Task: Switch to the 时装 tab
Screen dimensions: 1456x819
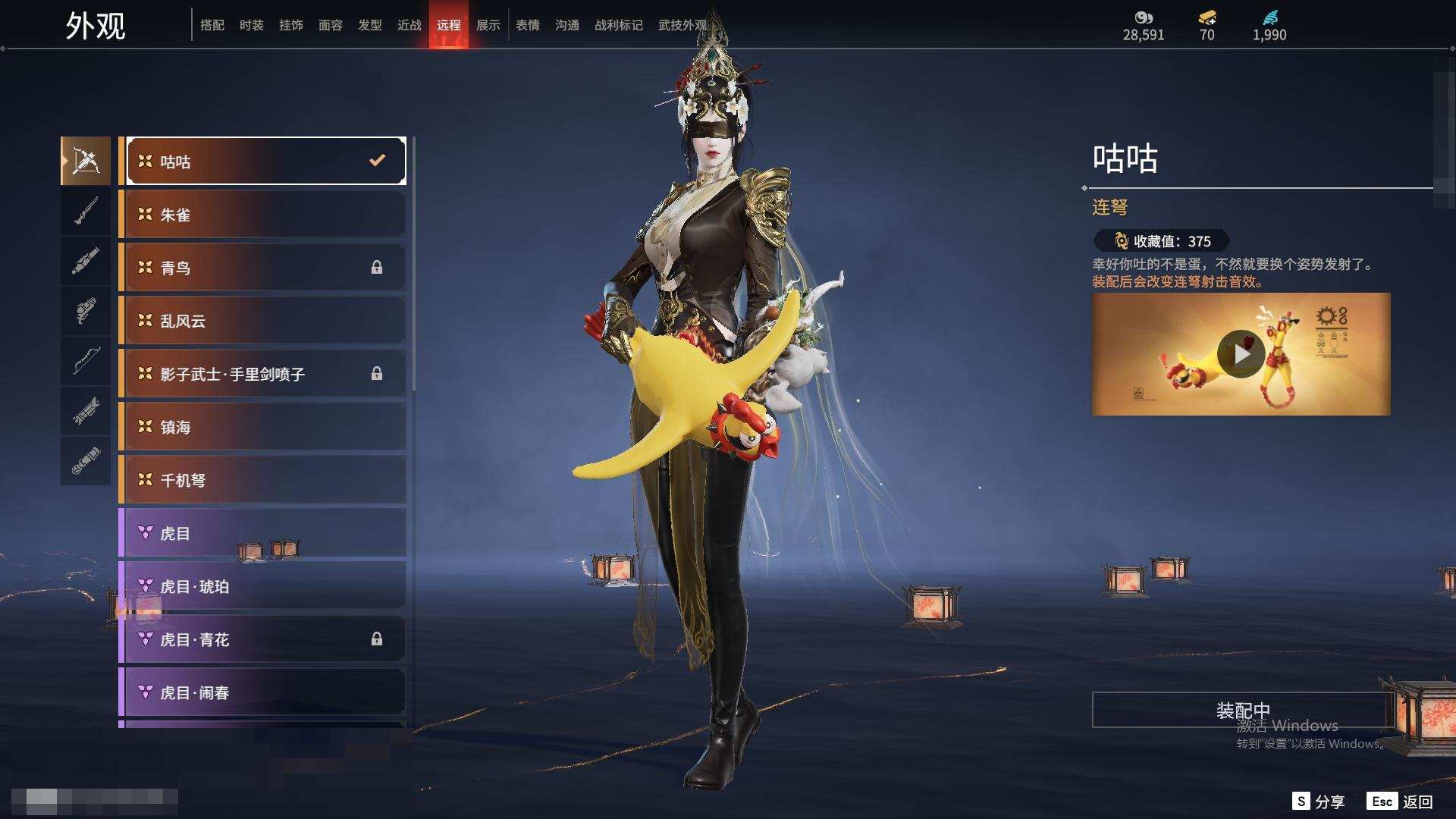Action: (x=251, y=25)
